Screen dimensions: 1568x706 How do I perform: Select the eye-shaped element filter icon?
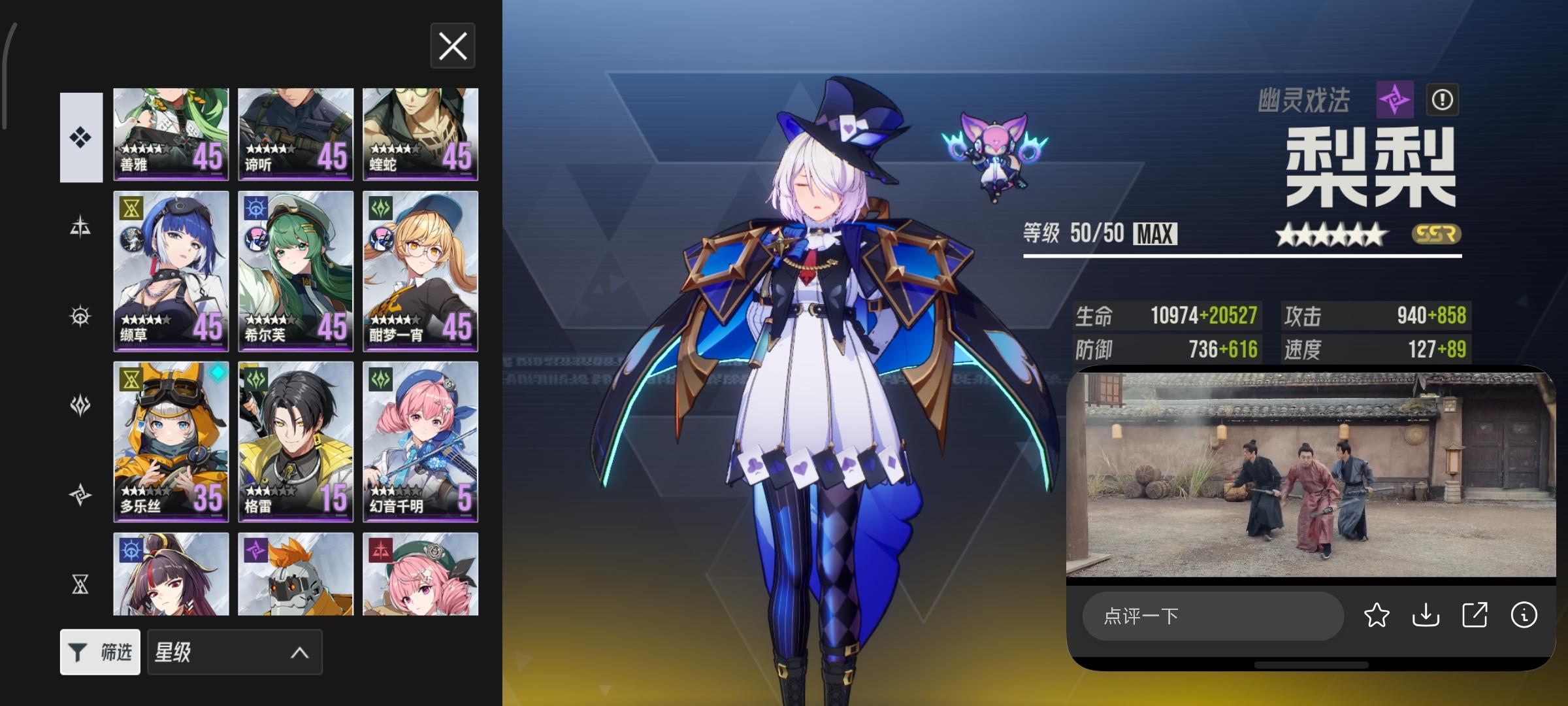80,315
